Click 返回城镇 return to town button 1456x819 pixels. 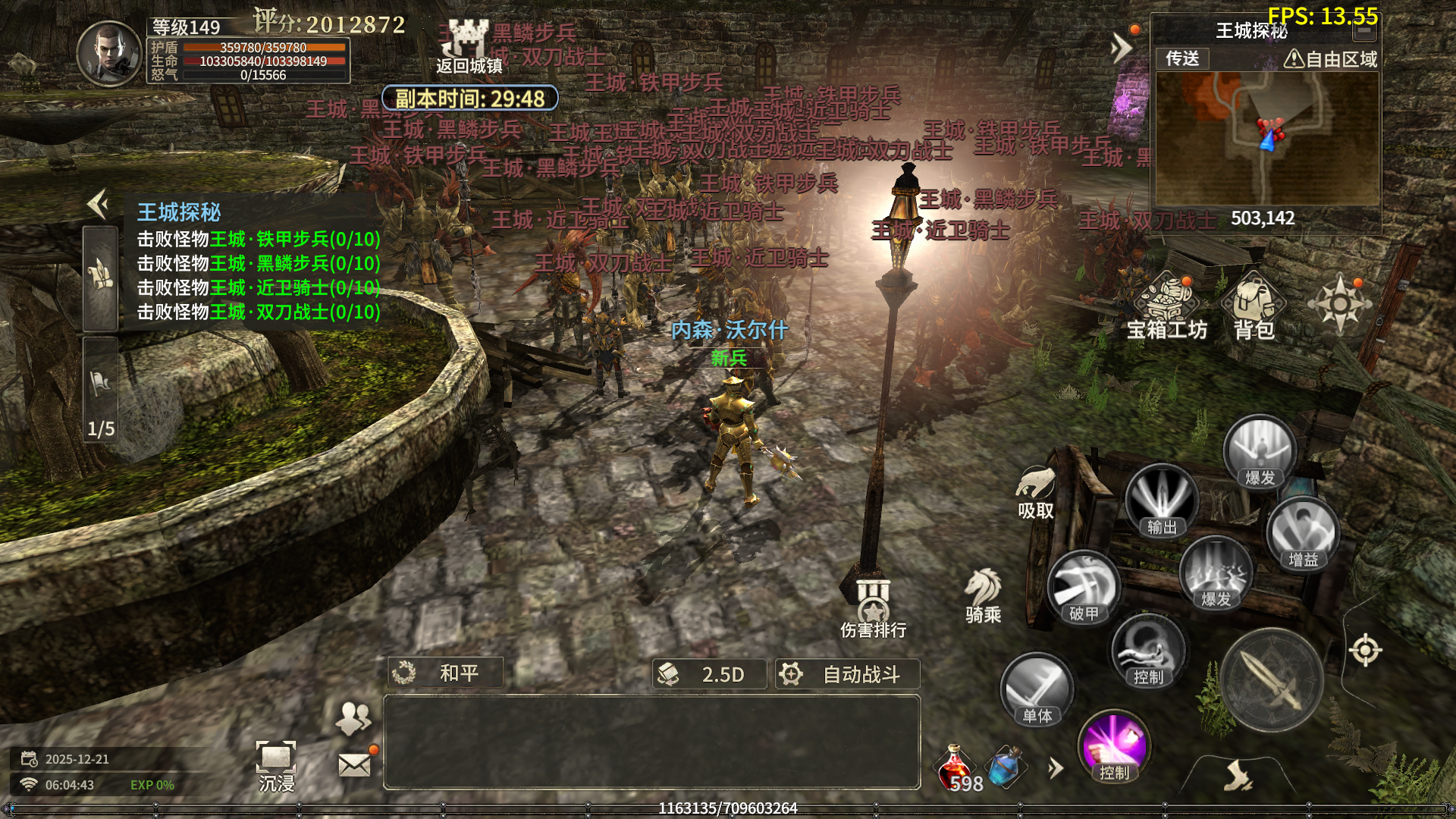pyautogui.click(x=468, y=47)
